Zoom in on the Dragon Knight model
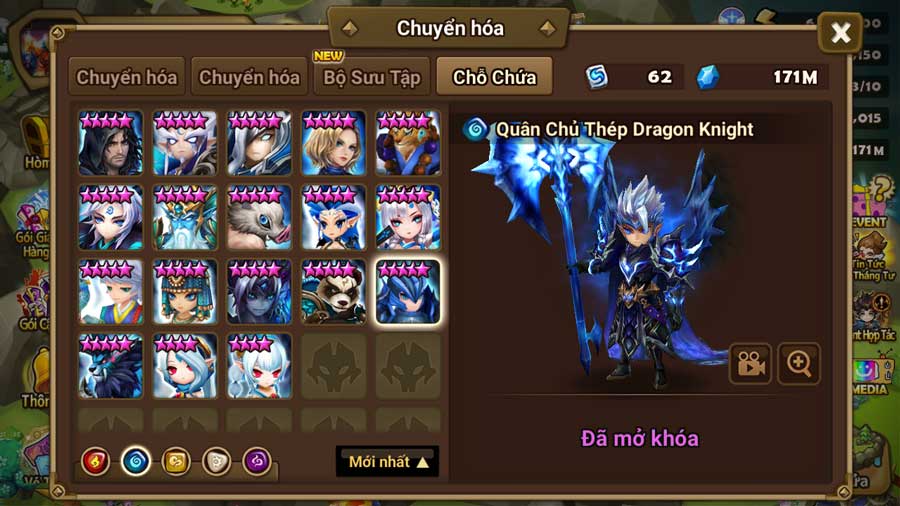The height and width of the screenshot is (506, 900). tap(799, 364)
